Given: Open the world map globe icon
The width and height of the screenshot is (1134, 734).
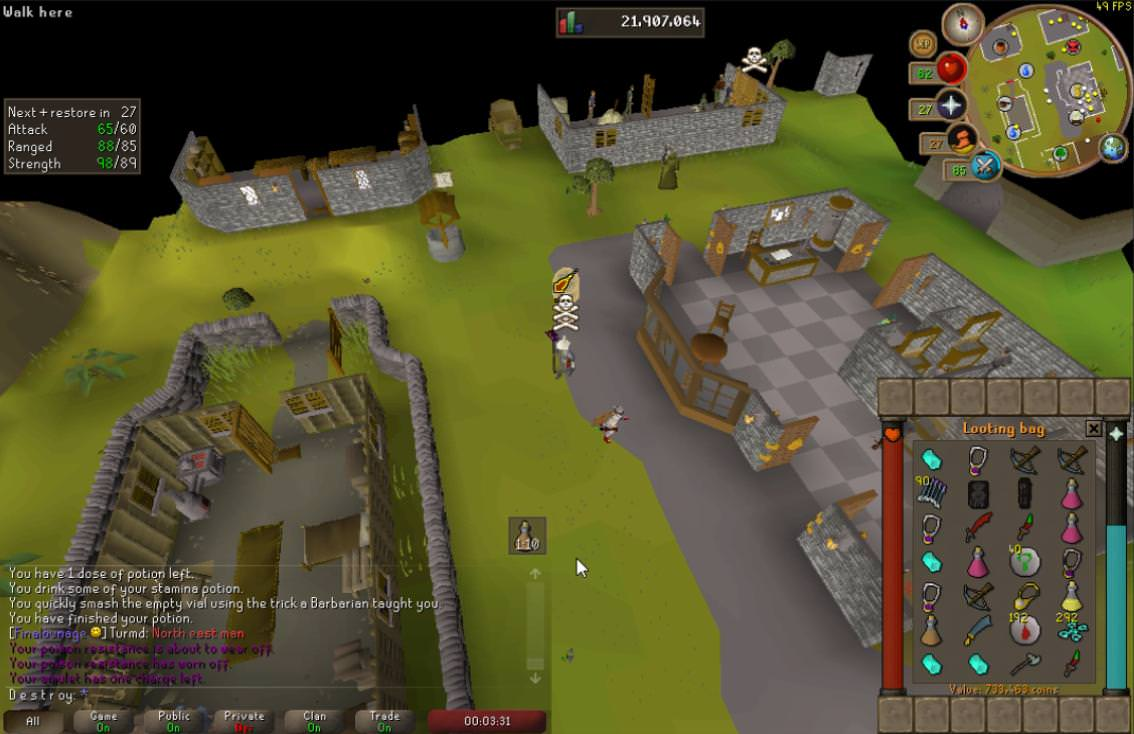Looking at the screenshot, I should tap(1113, 147).
